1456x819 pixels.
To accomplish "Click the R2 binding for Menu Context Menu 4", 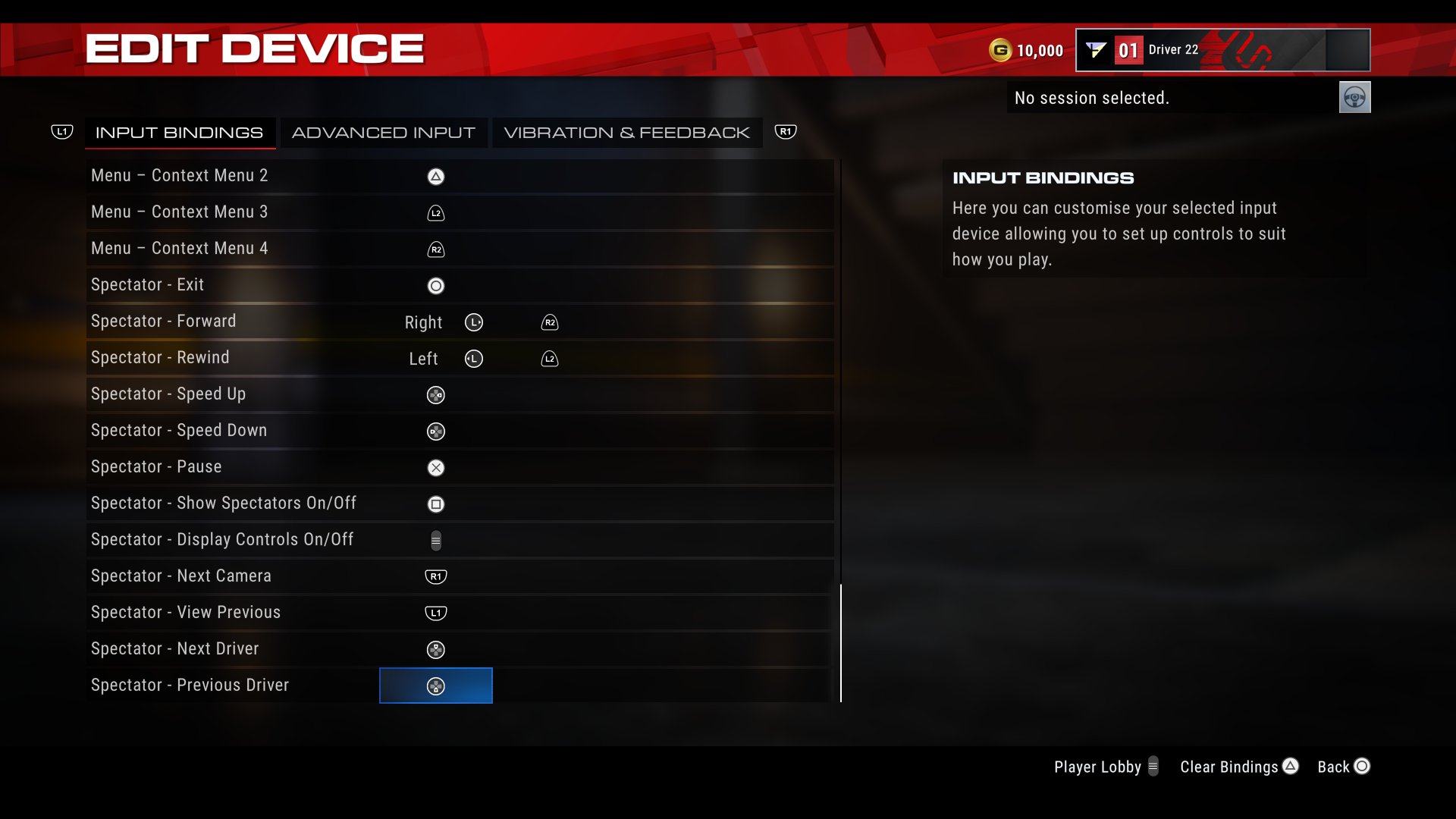I will click(x=436, y=249).
